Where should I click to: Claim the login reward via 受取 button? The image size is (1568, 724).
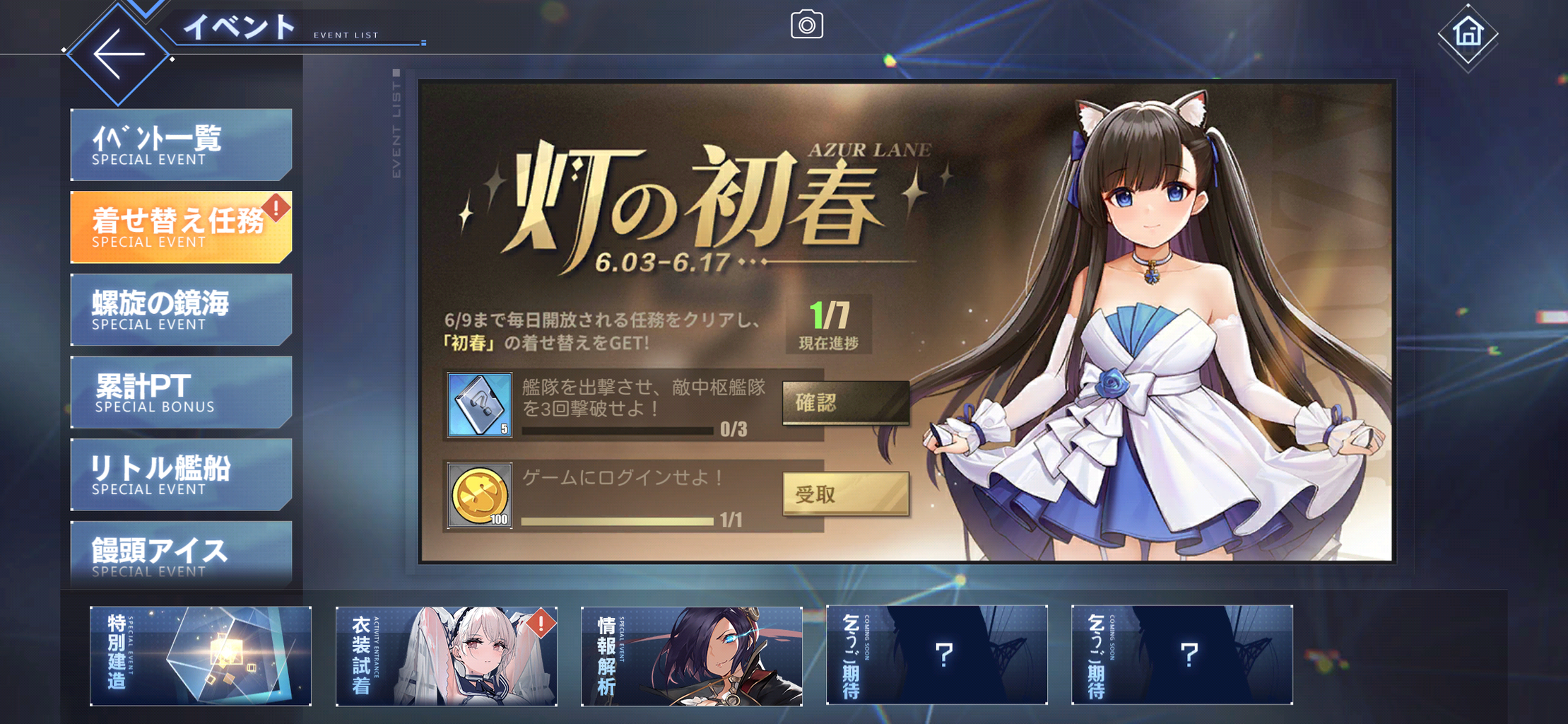[x=845, y=495]
